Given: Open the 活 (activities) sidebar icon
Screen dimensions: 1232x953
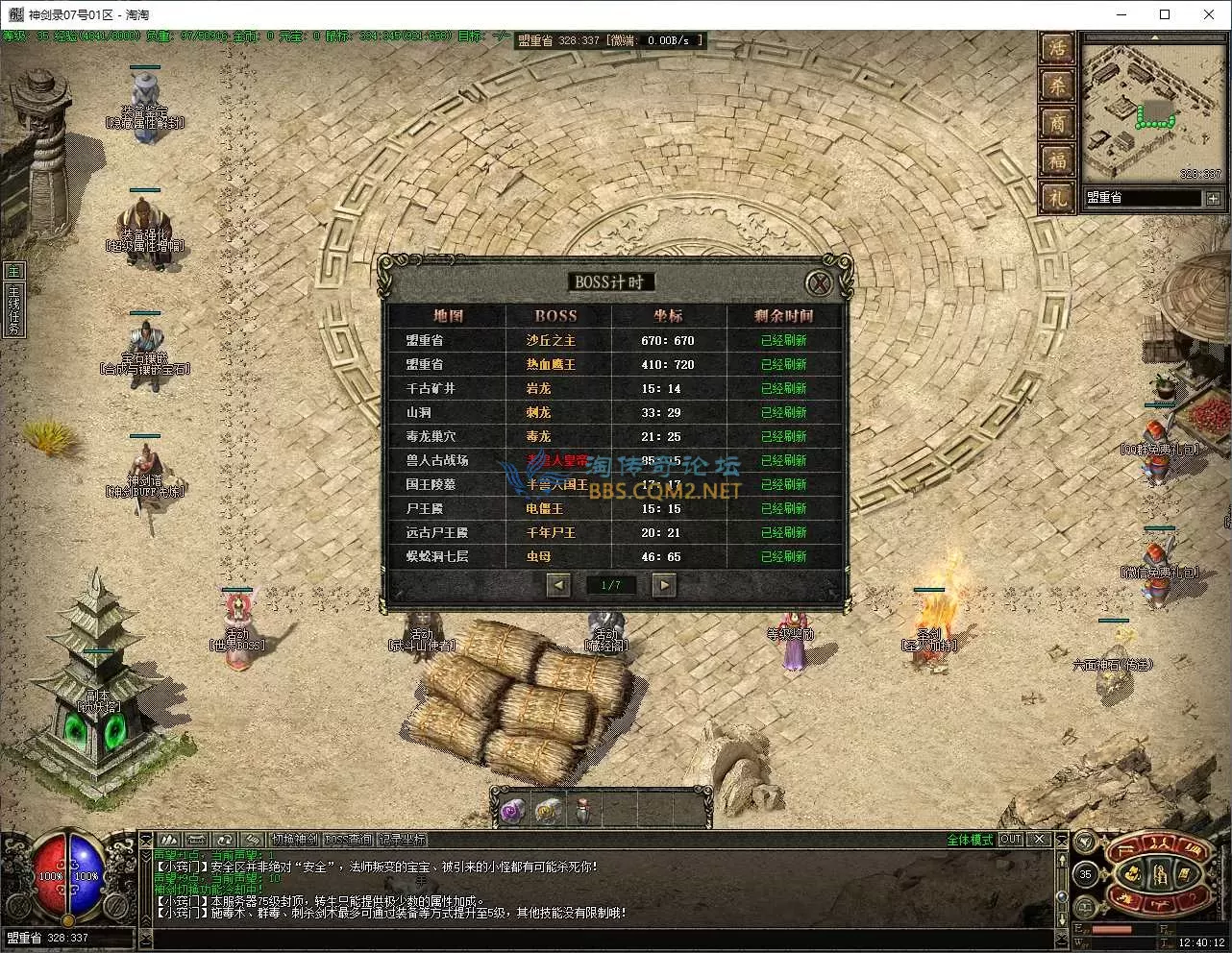Looking at the screenshot, I should tap(1057, 47).
